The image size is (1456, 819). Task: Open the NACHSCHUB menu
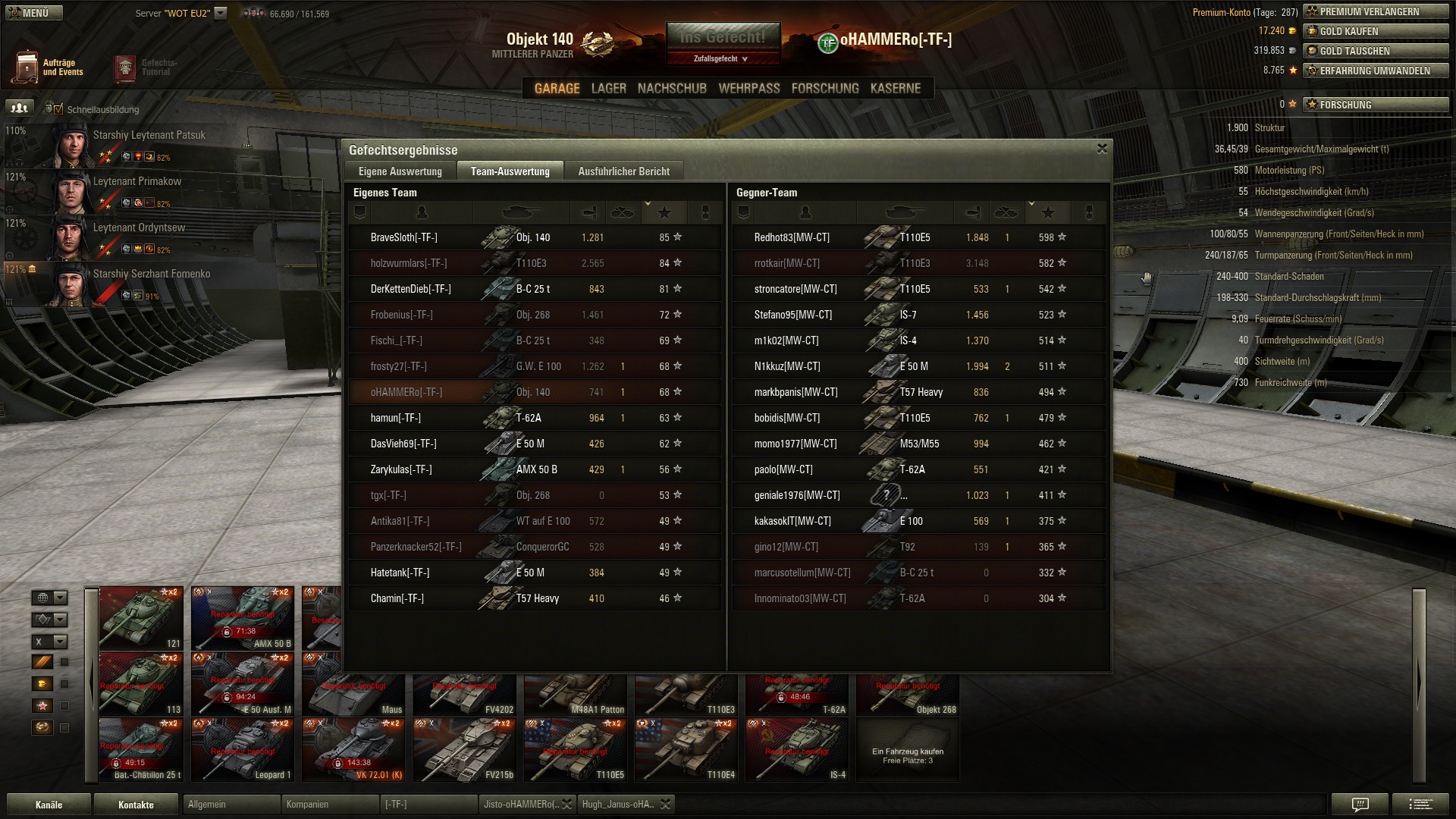pos(672,89)
